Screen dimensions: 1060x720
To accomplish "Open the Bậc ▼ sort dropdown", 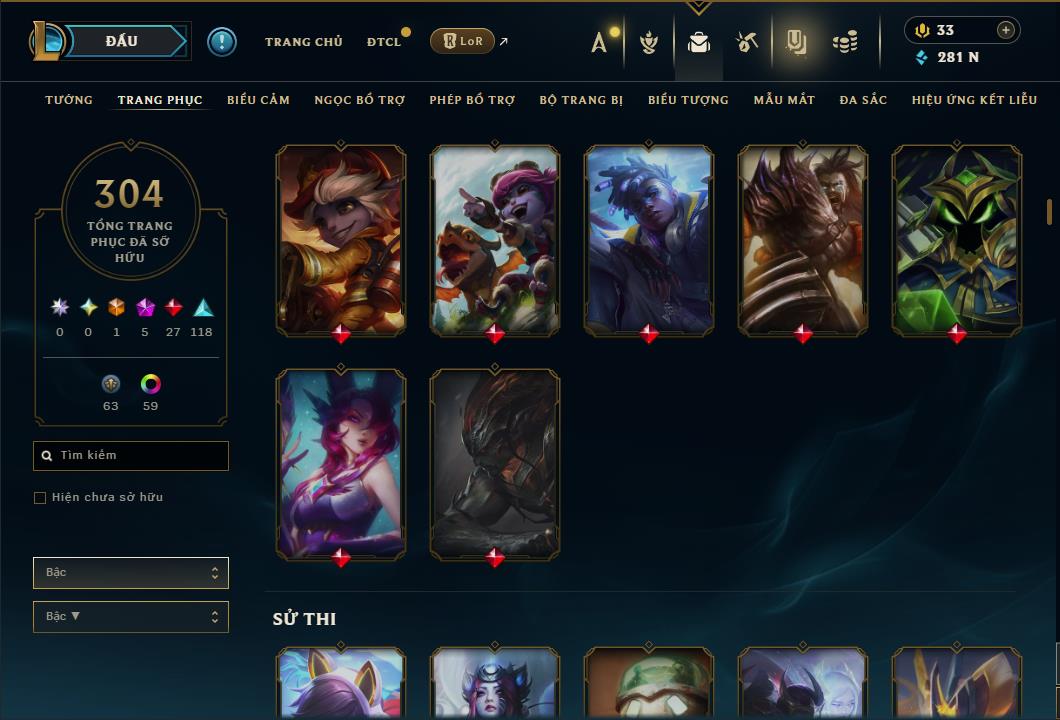I will point(131,617).
